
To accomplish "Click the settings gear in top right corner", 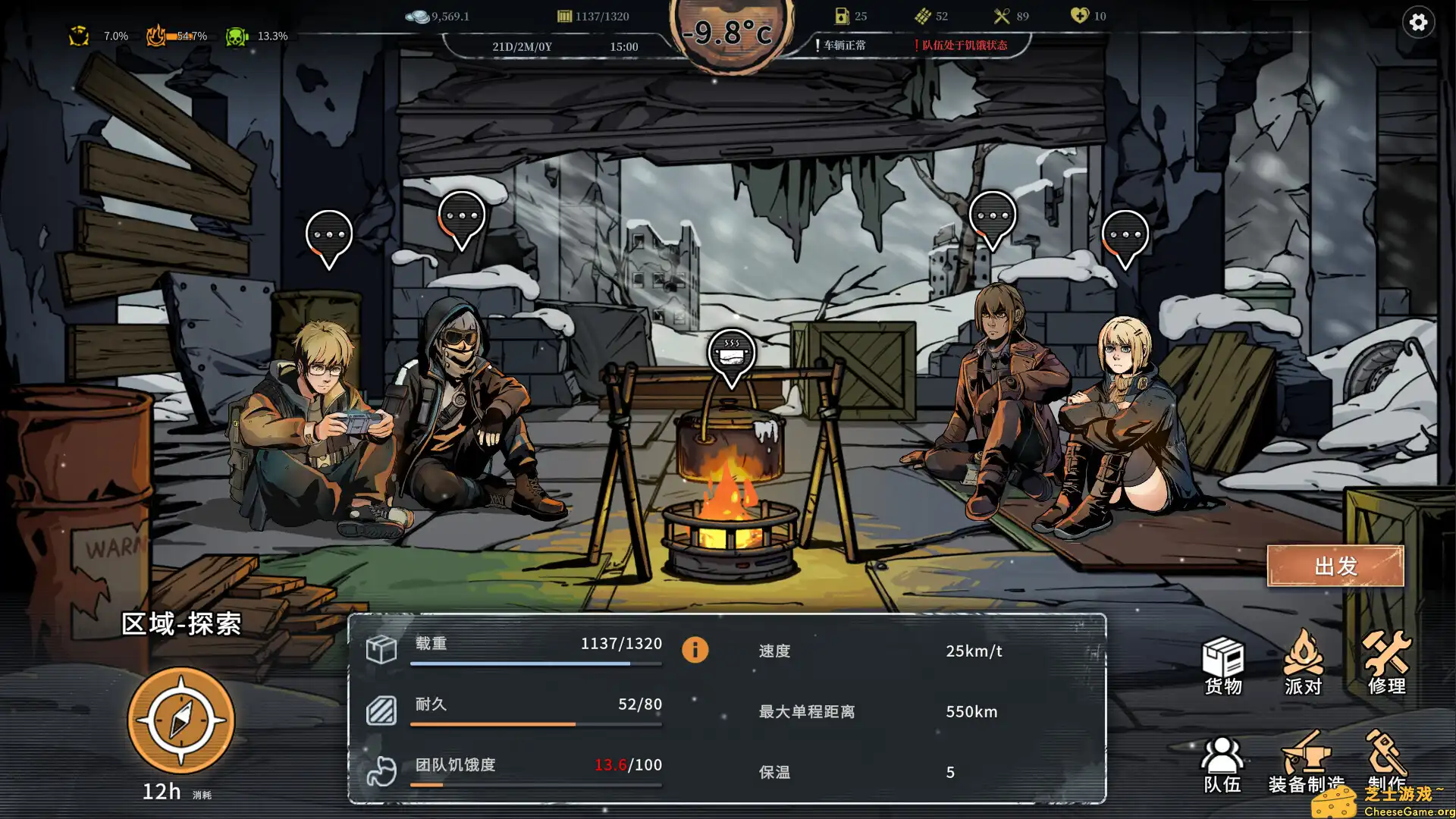I will [x=1419, y=23].
